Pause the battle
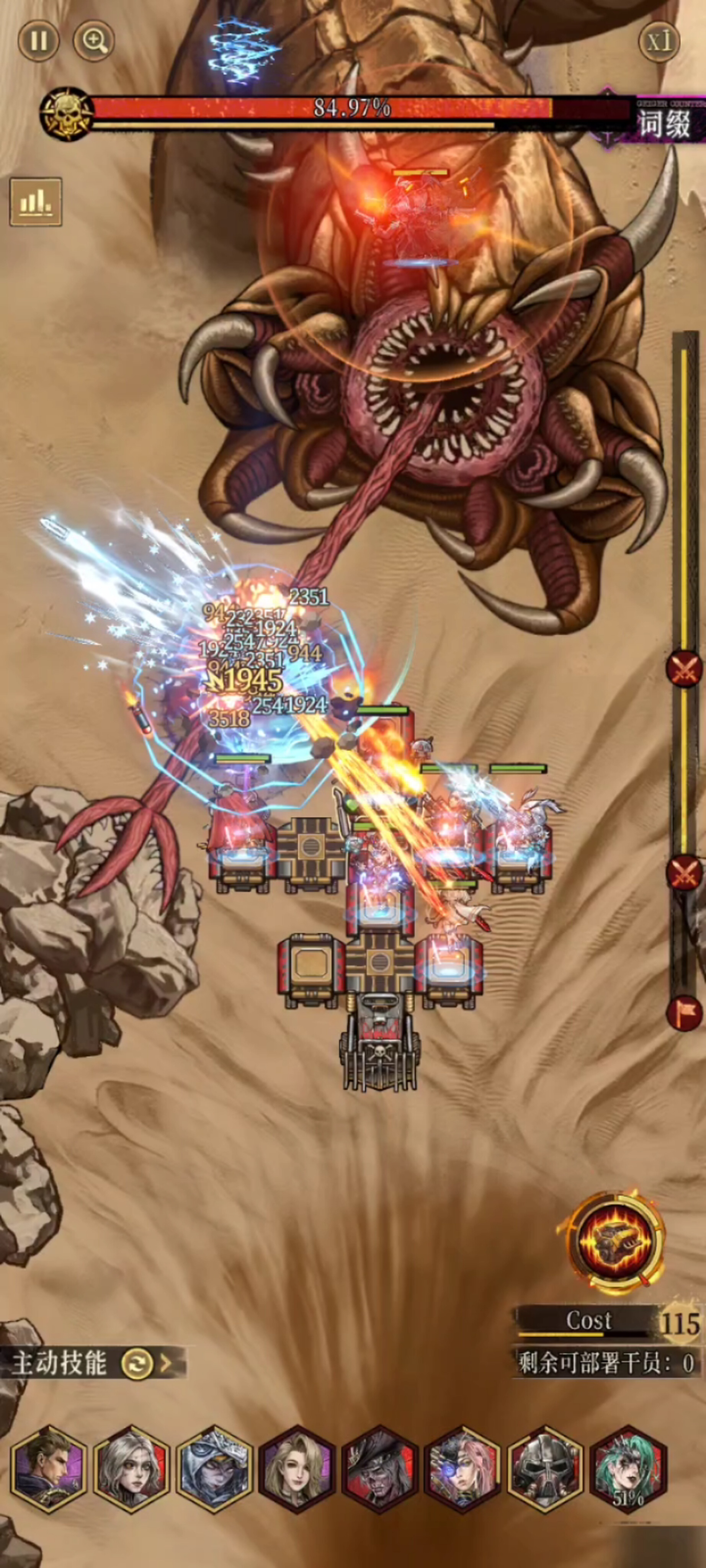This screenshot has width=706, height=1568. [x=38, y=41]
